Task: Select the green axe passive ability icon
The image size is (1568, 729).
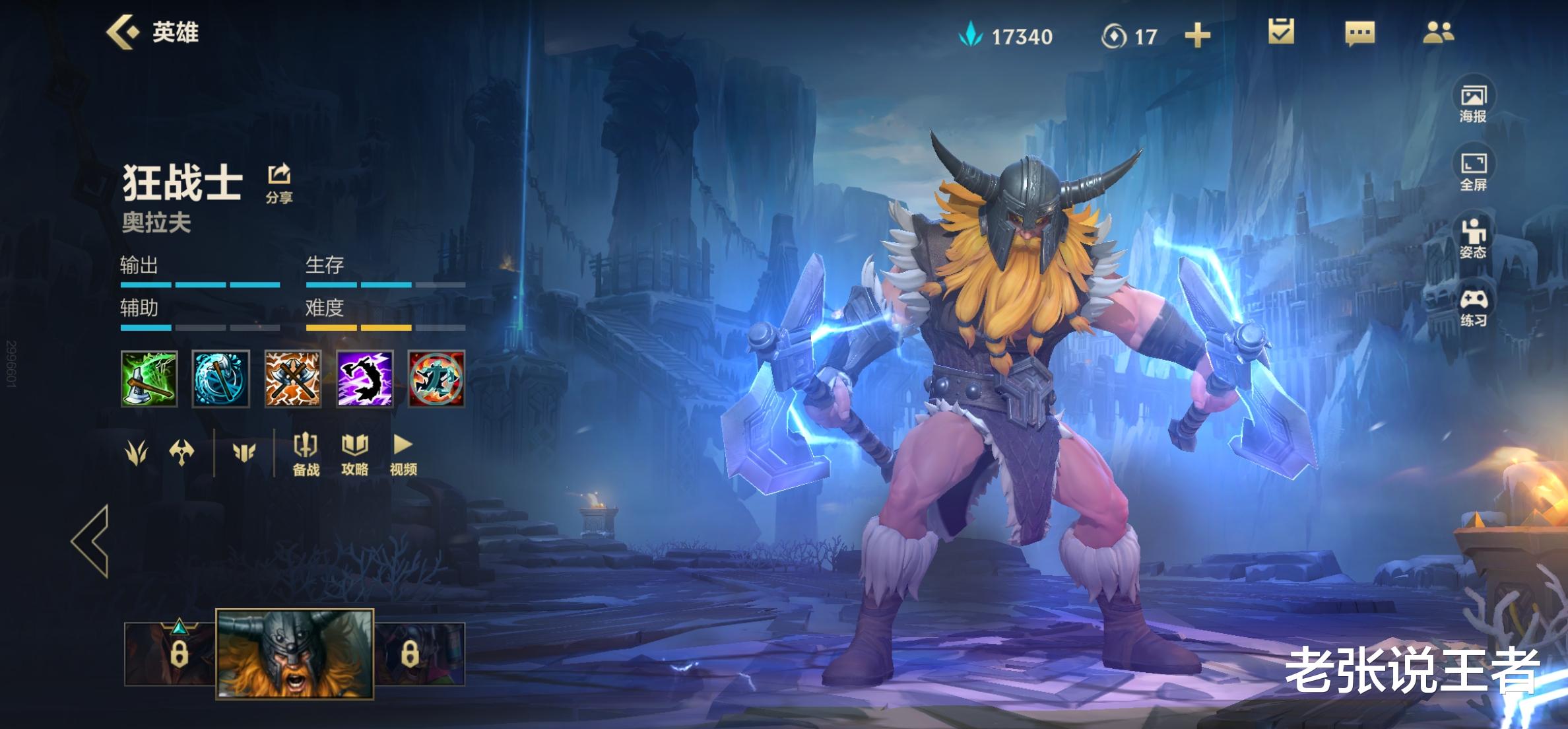Action: point(149,378)
